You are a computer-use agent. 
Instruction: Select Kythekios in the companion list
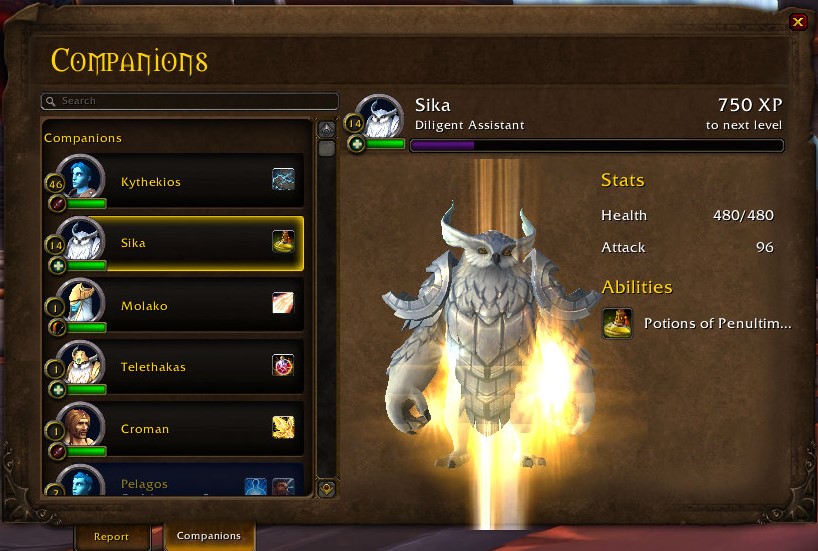(x=175, y=182)
